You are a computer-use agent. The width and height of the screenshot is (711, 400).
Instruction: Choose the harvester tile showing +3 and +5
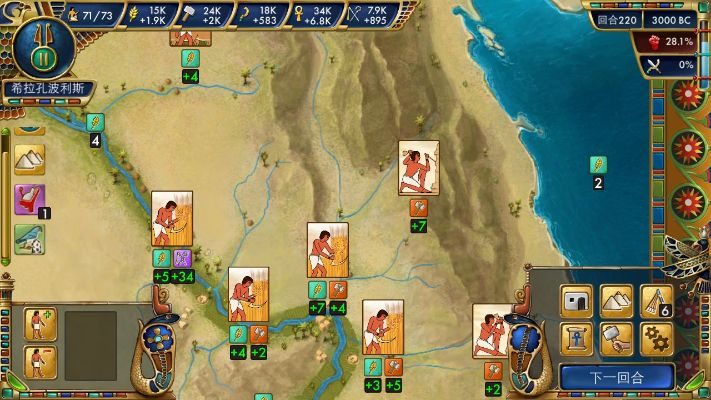tap(382, 327)
